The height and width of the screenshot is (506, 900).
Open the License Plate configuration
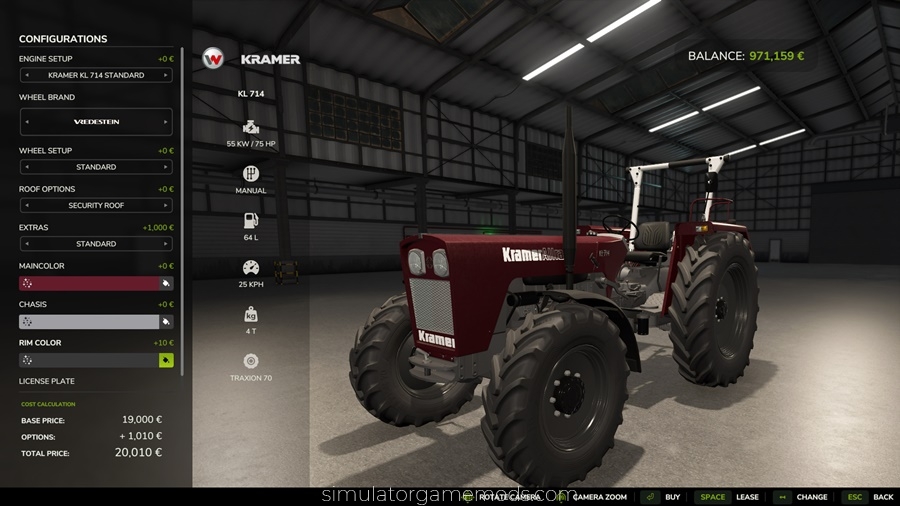point(47,381)
